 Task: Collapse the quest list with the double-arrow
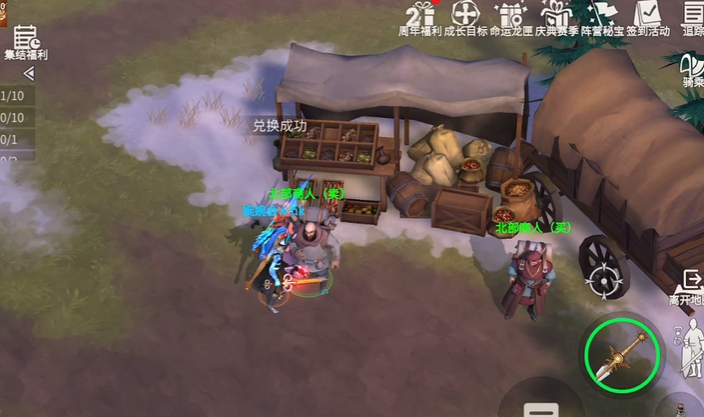(28, 74)
